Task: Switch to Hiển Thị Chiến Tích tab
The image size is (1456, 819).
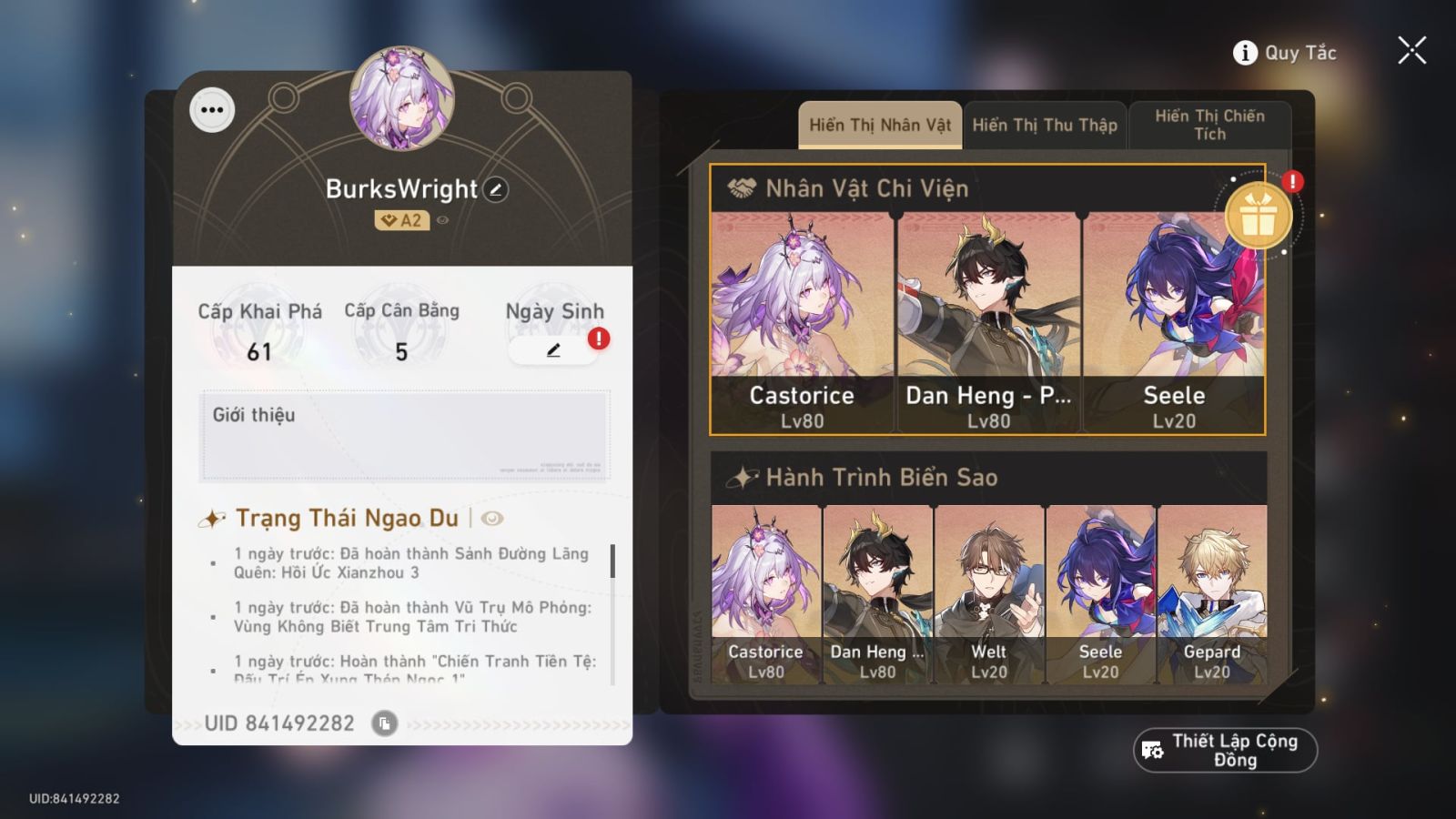Action: pos(1210,125)
